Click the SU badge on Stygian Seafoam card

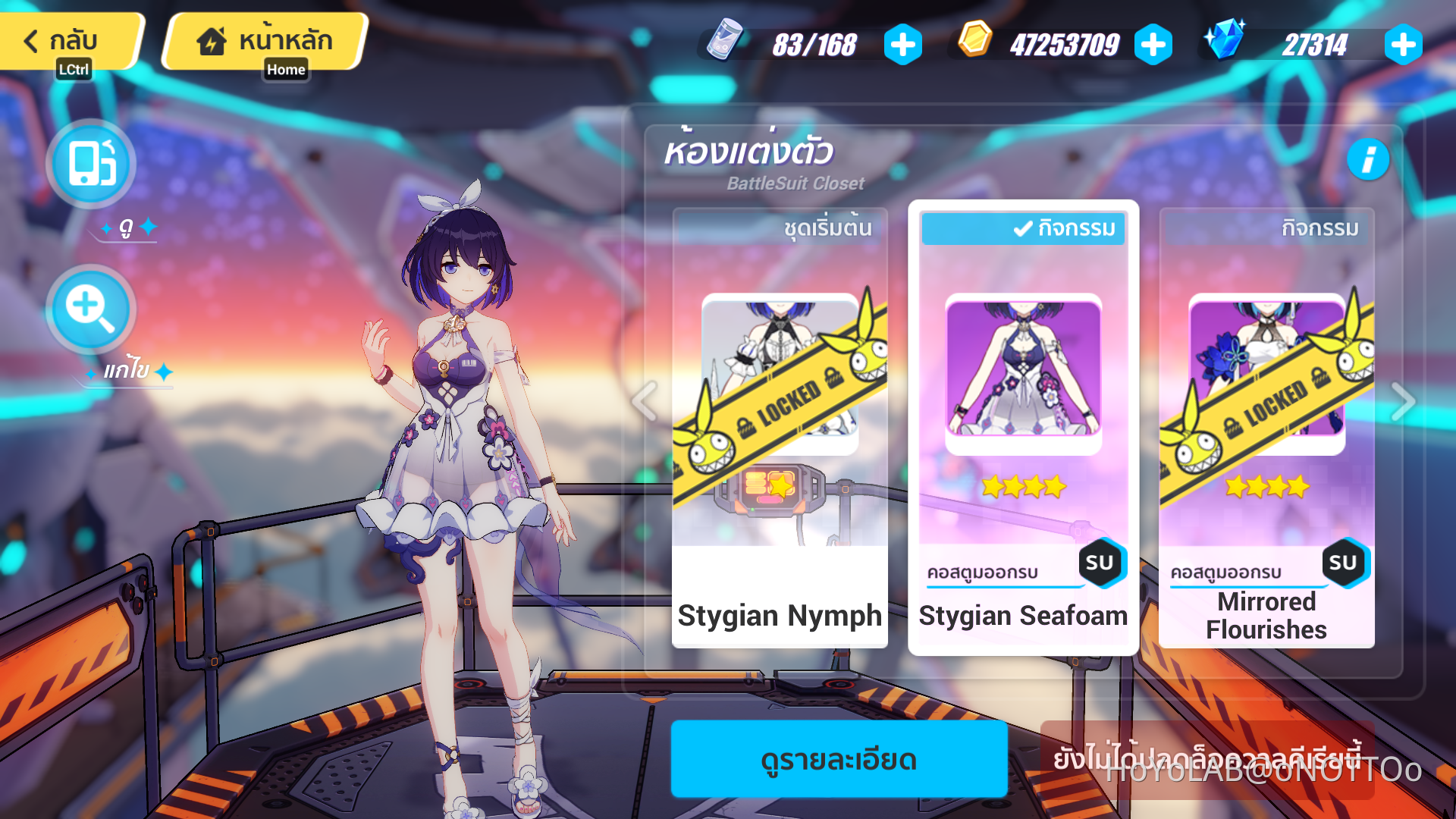(1103, 563)
